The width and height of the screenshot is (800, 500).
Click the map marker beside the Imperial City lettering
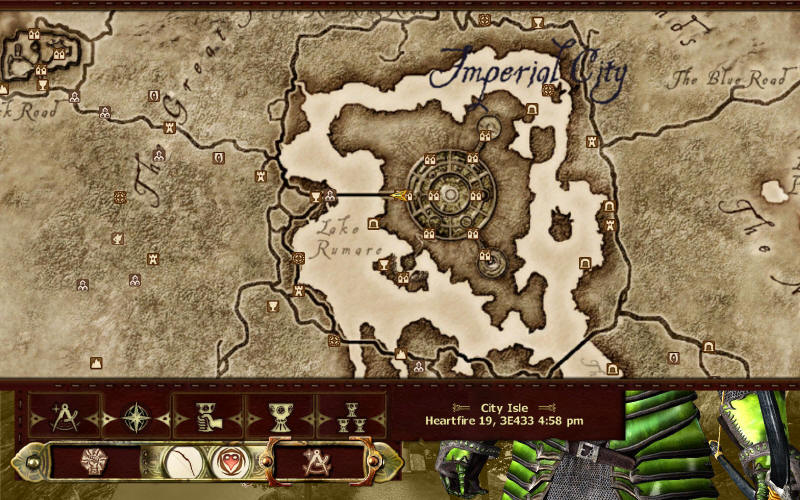tap(548, 90)
